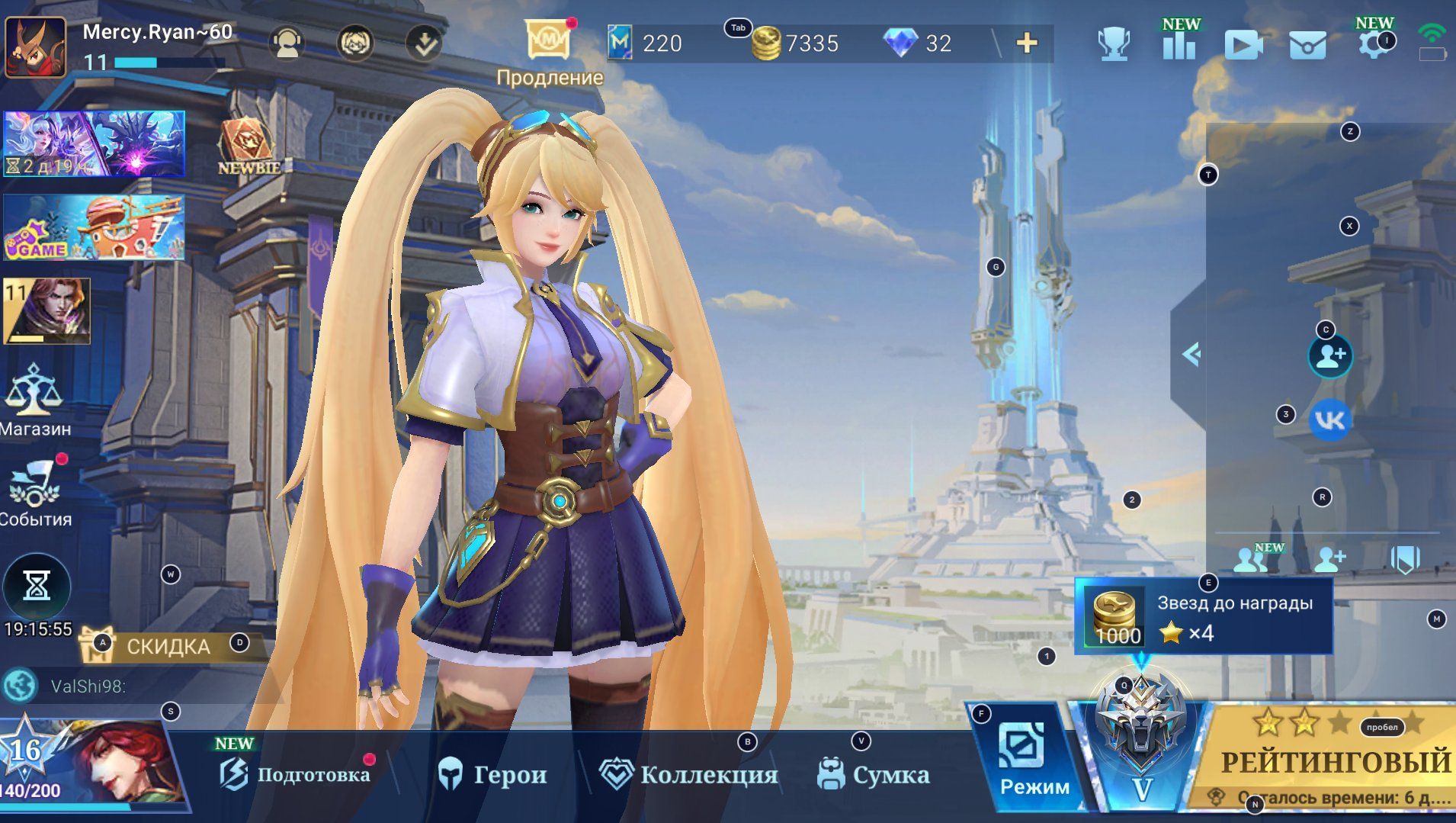Screen dimensions: 1456x823
Task: Open the Магазин shop
Action: [34, 400]
